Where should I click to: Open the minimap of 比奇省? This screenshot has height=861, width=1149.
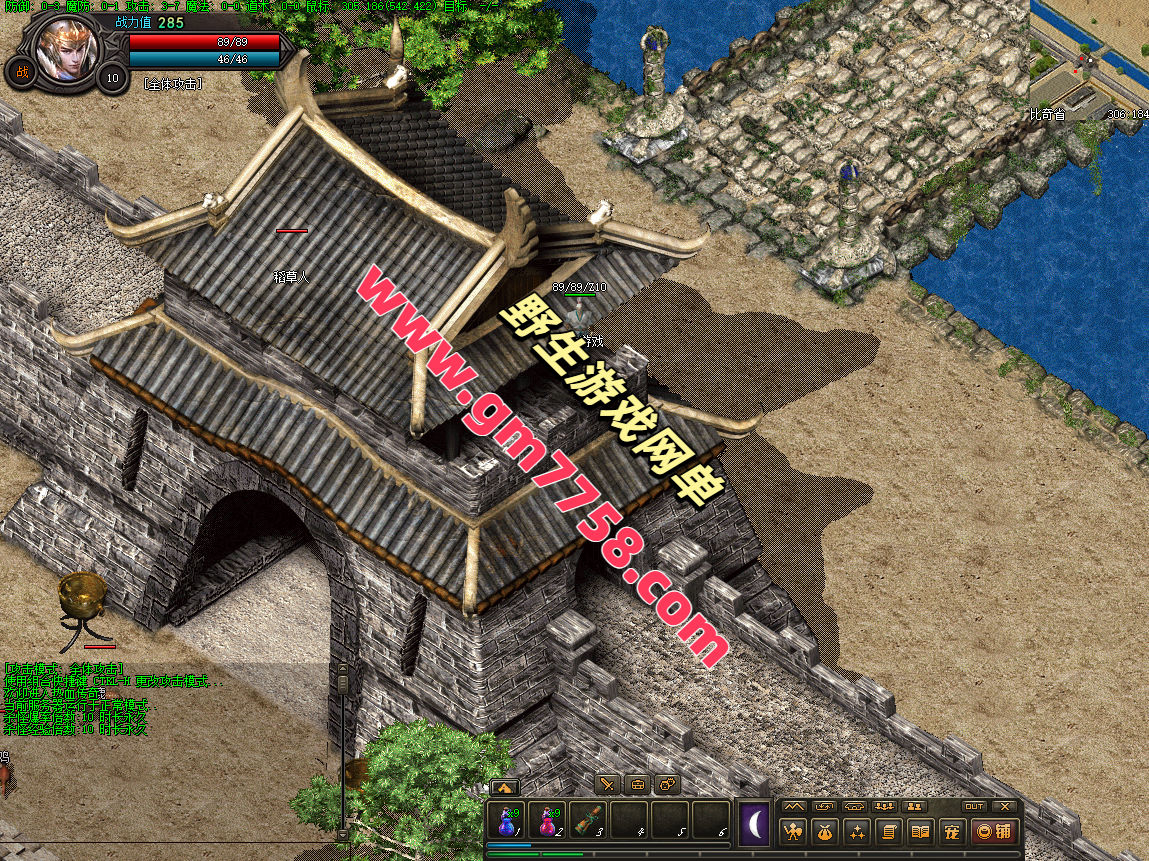pos(1089,55)
